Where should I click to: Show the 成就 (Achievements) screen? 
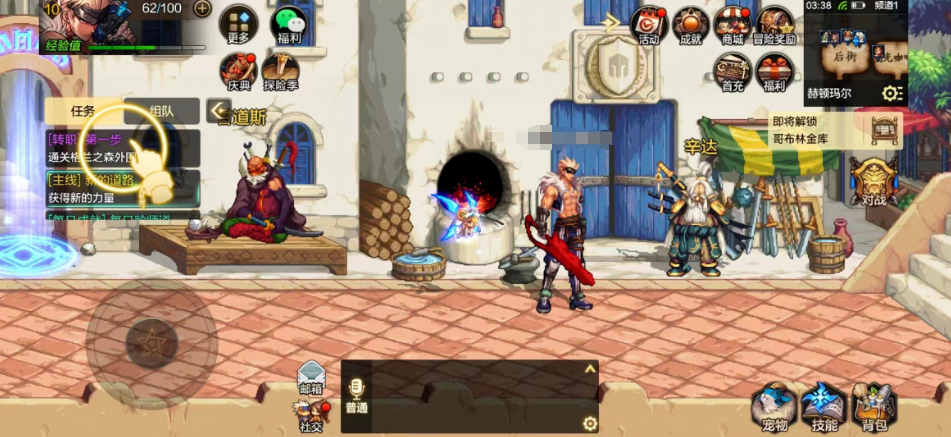pos(690,24)
